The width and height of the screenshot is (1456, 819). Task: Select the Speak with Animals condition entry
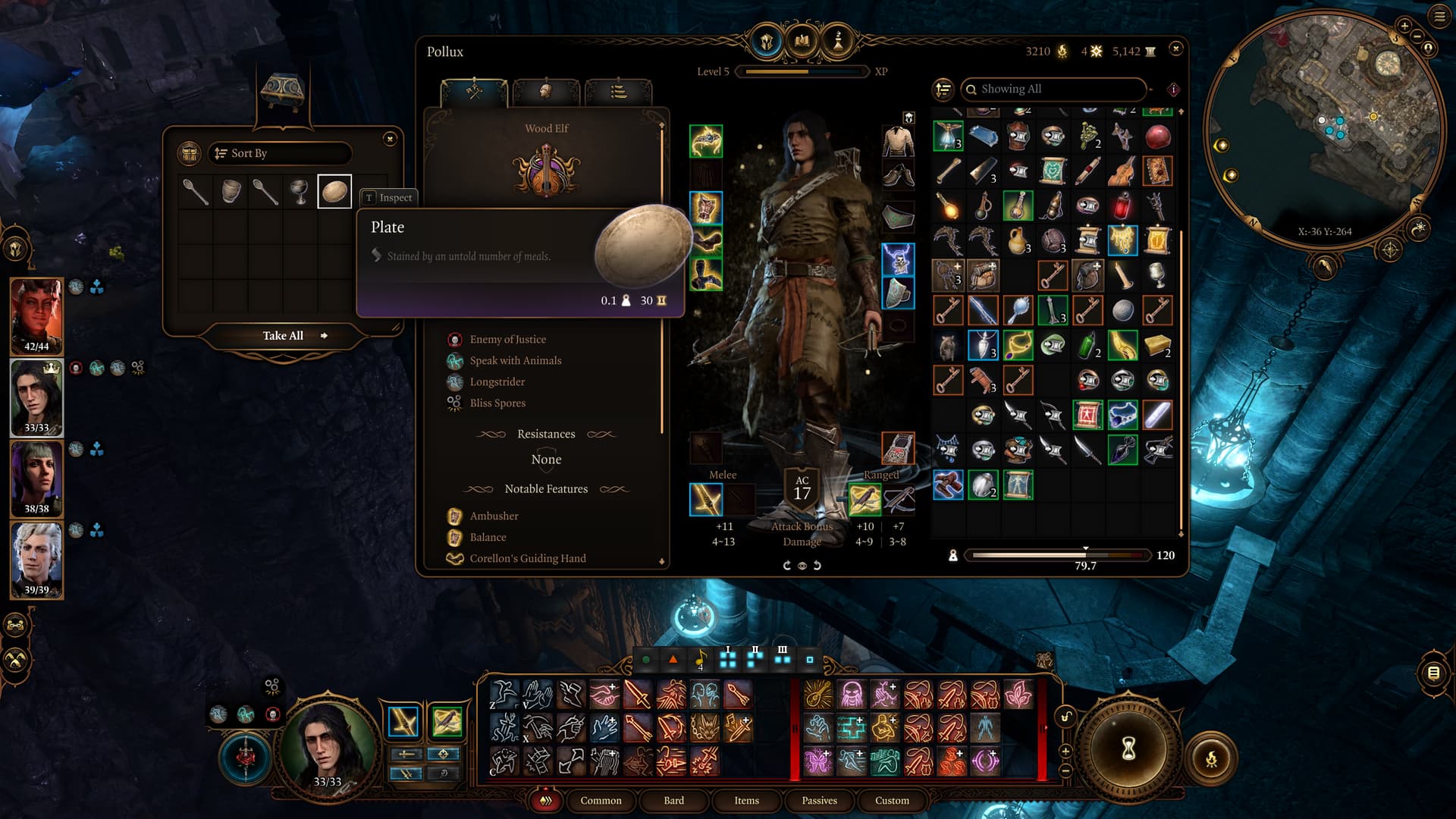(x=515, y=361)
